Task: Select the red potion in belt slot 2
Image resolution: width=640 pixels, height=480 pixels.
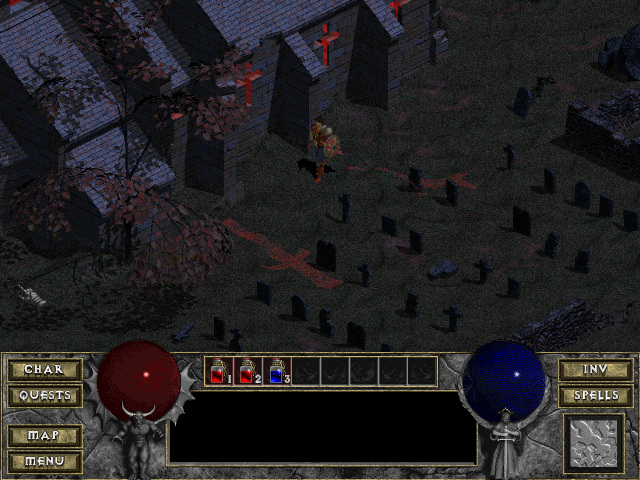Action: pos(248,371)
